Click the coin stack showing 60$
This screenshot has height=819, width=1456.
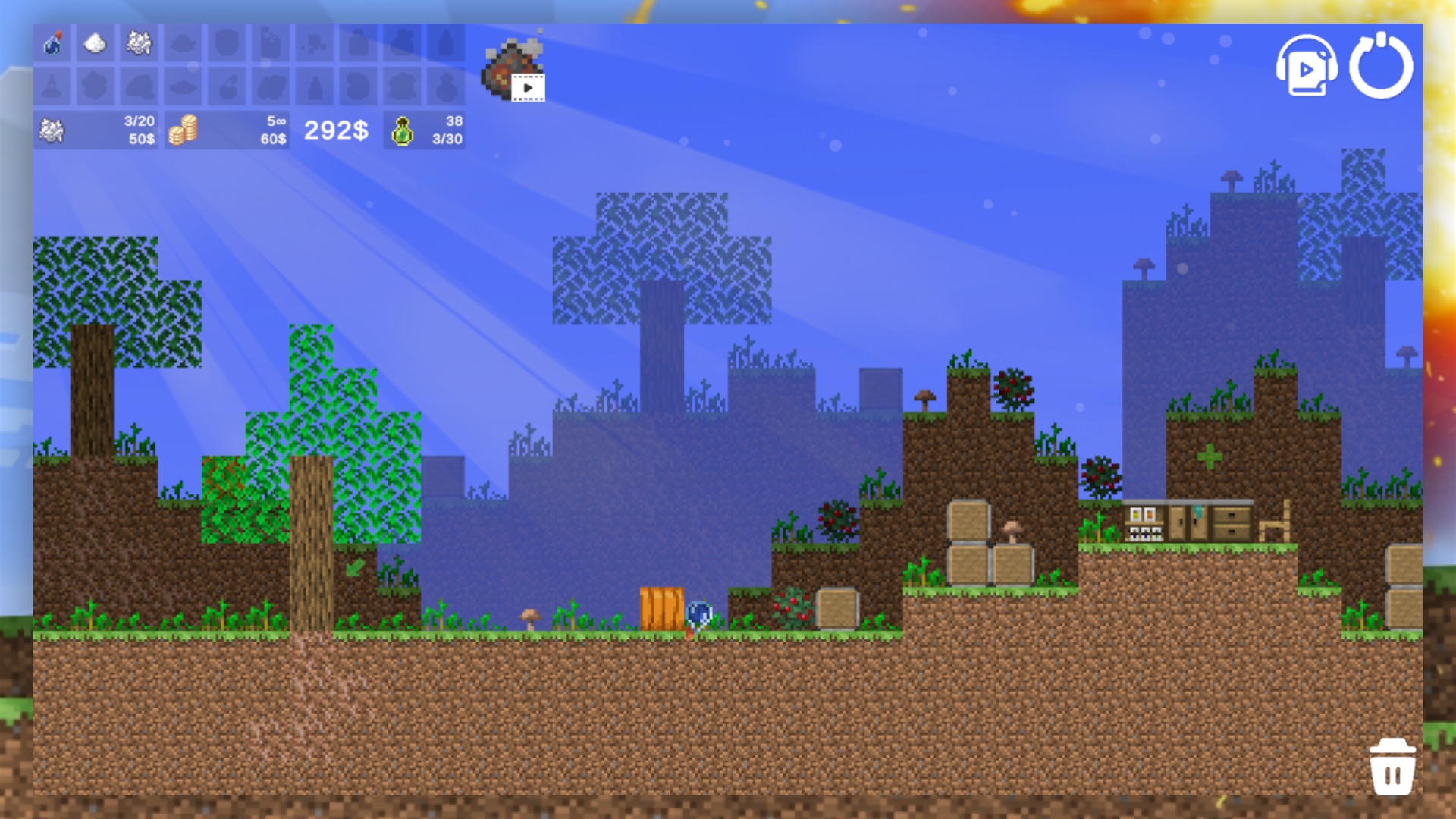(227, 130)
